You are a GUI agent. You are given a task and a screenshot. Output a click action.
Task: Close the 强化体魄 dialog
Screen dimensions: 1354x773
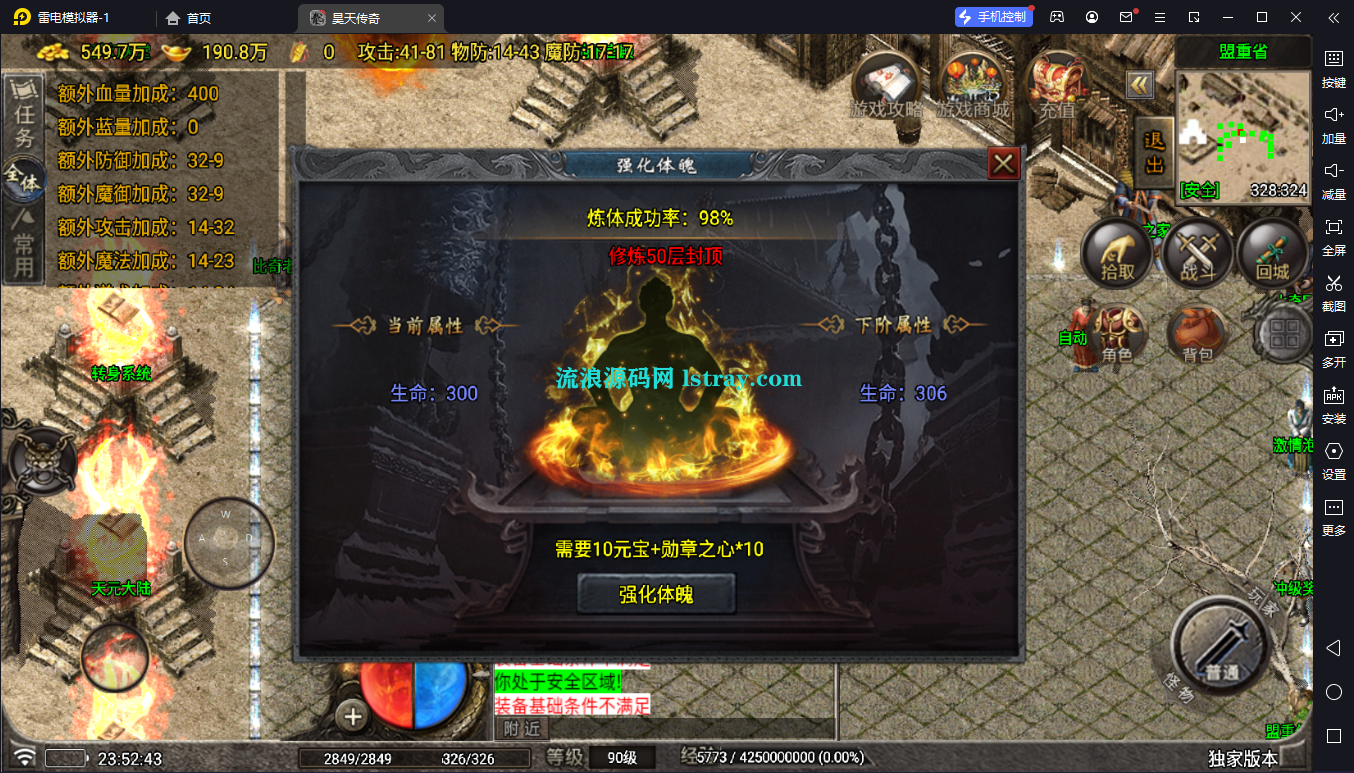(1003, 163)
